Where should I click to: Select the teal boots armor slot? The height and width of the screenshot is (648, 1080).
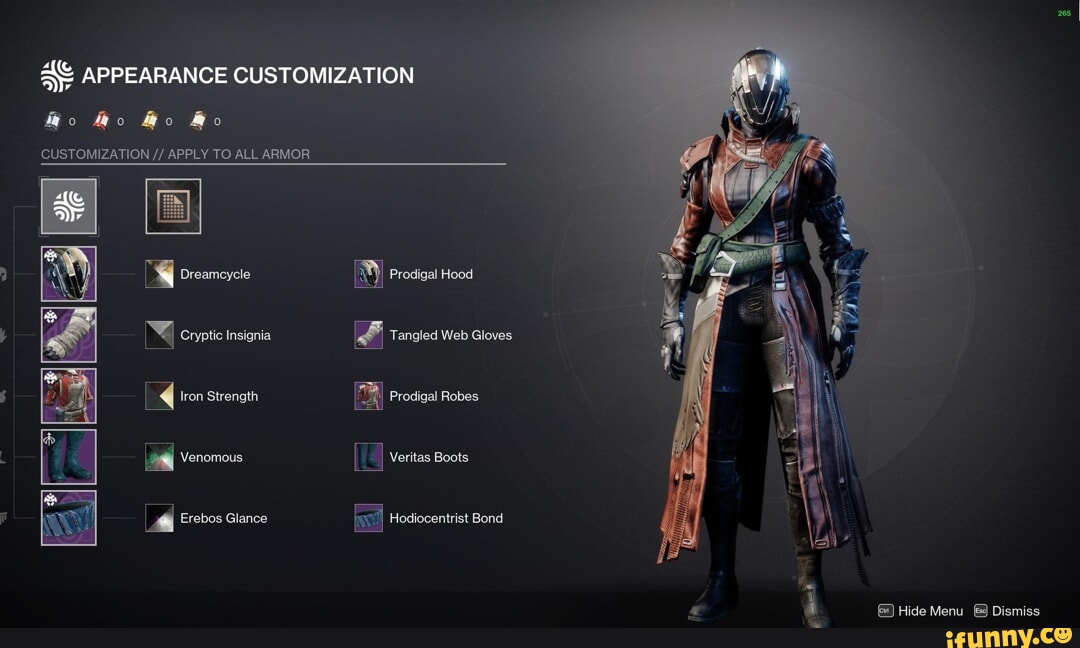(x=69, y=457)
